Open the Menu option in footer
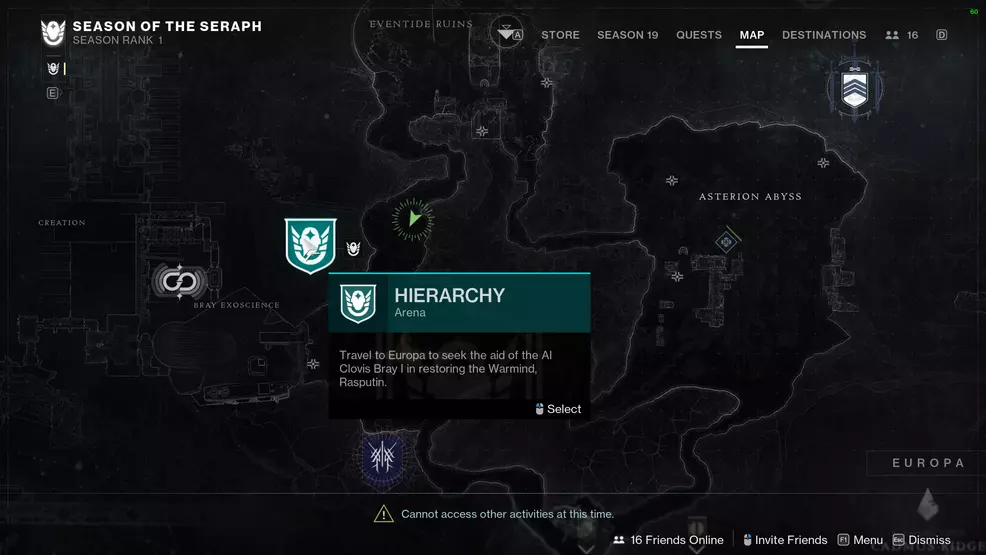This screenshot has height=555, width=986. 860,540
